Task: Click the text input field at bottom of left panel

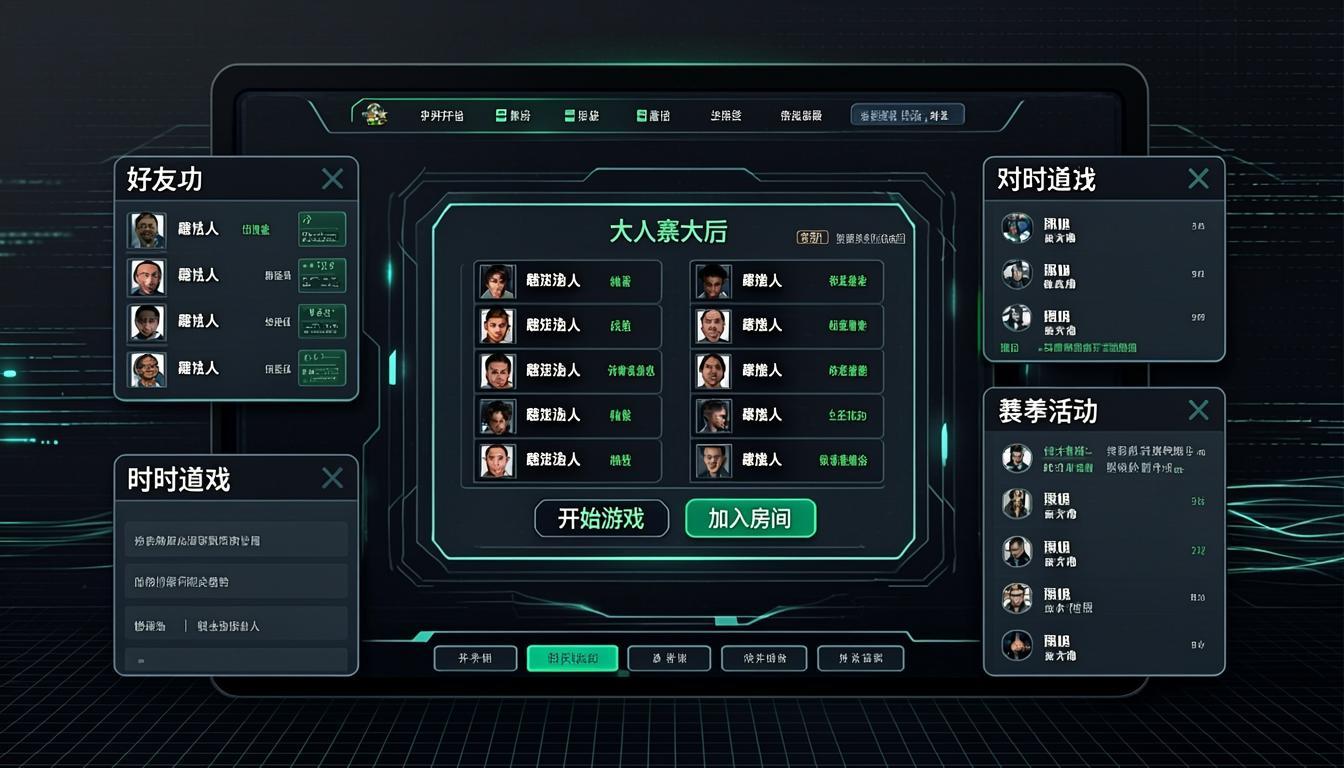Action: point(236,660)
